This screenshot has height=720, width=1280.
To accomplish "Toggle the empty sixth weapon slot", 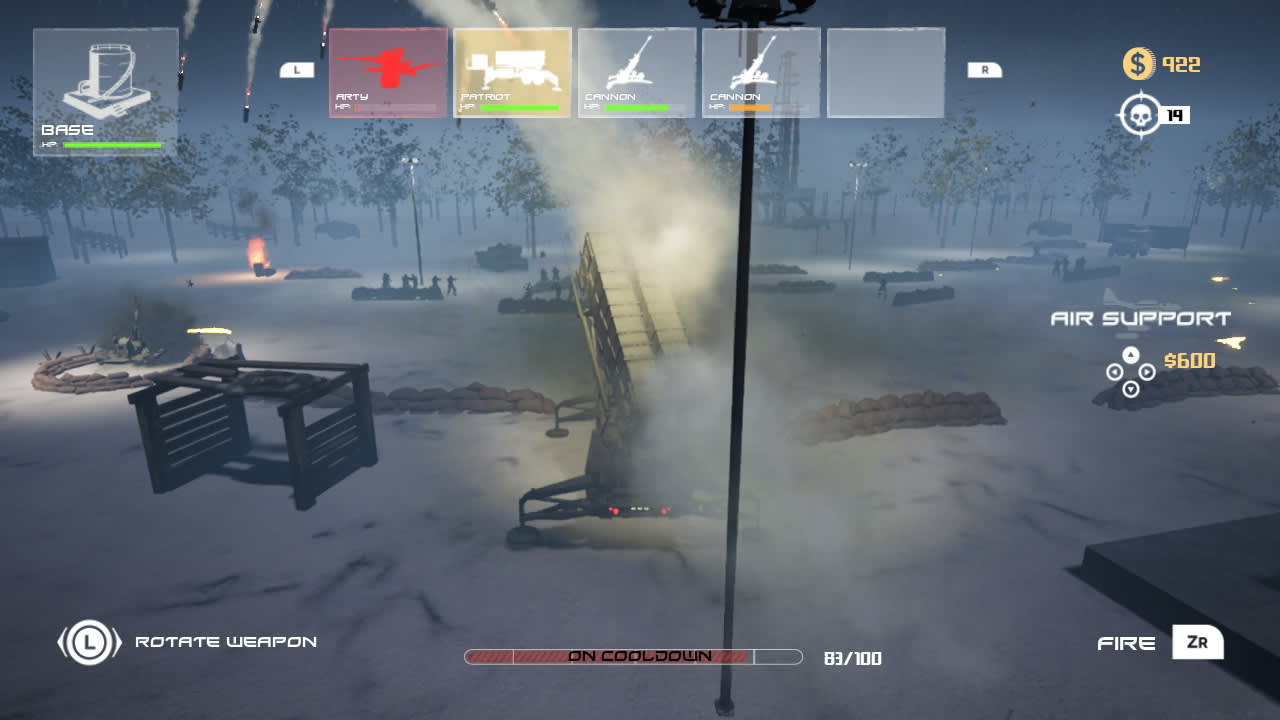I will (886, 70).
